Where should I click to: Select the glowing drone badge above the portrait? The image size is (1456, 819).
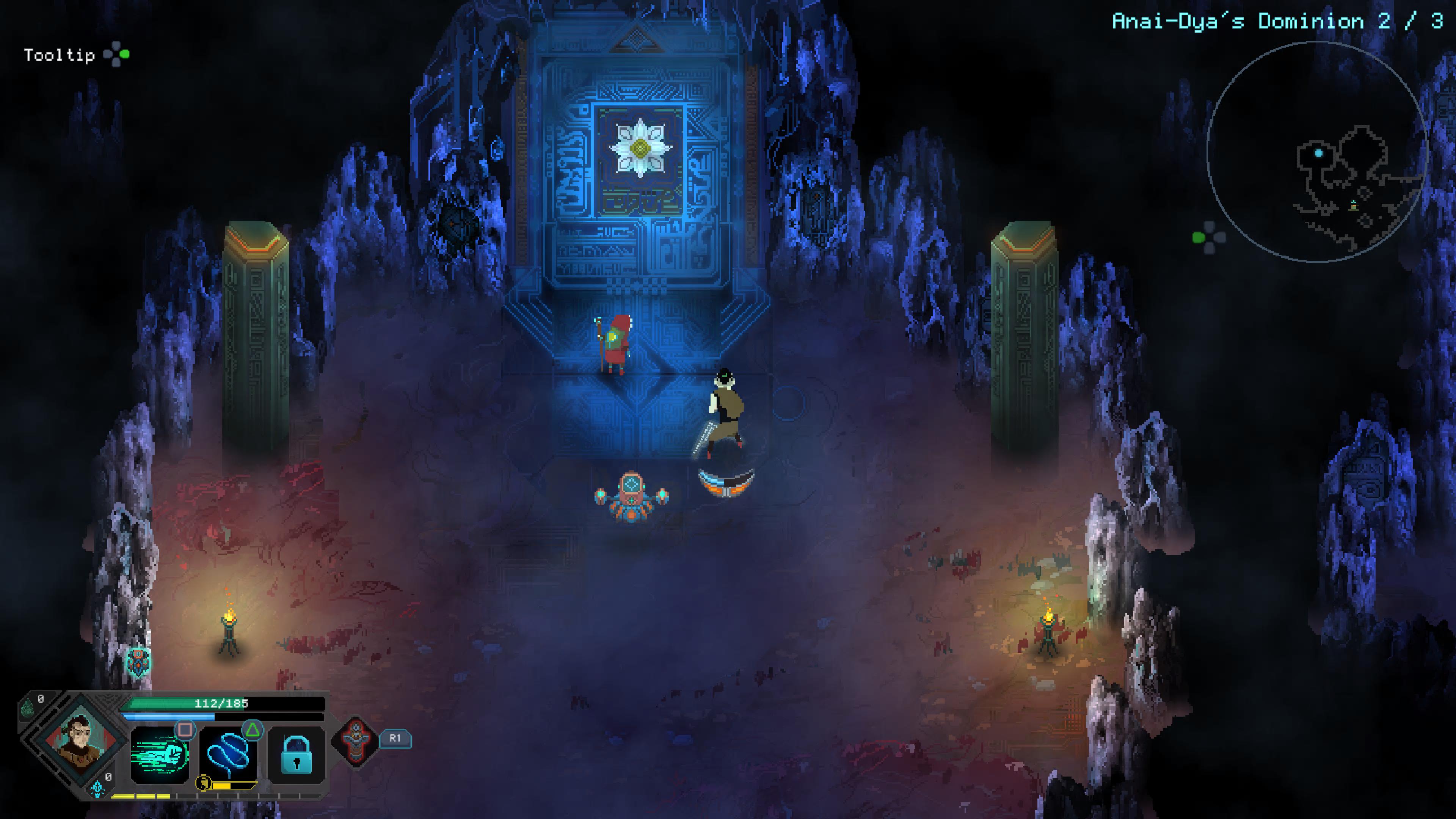coord(138,661)
